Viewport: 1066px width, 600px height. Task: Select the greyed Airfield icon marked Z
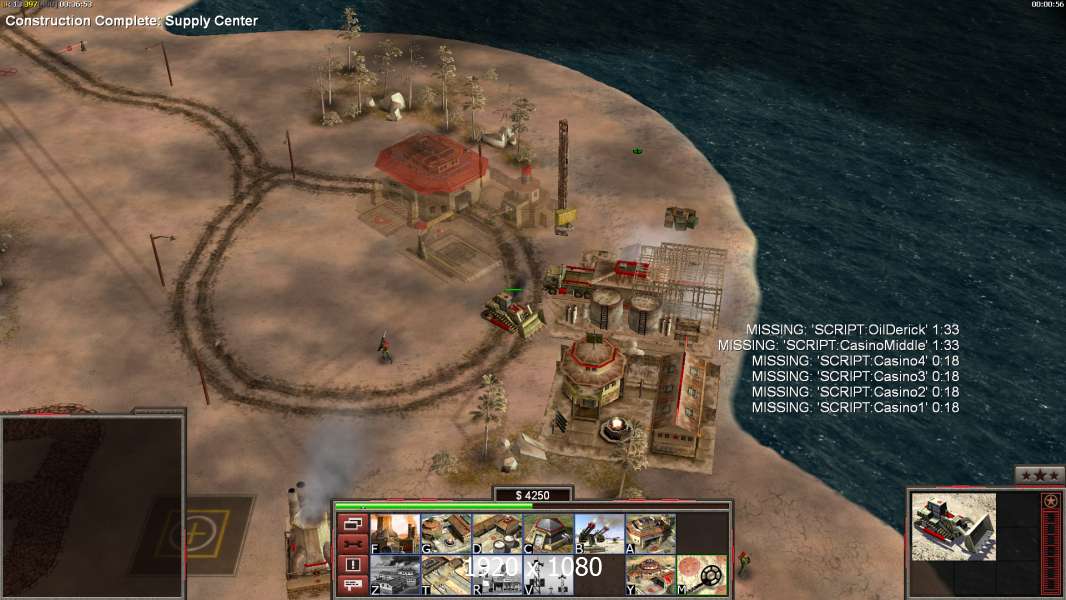(x=395, y=575)
